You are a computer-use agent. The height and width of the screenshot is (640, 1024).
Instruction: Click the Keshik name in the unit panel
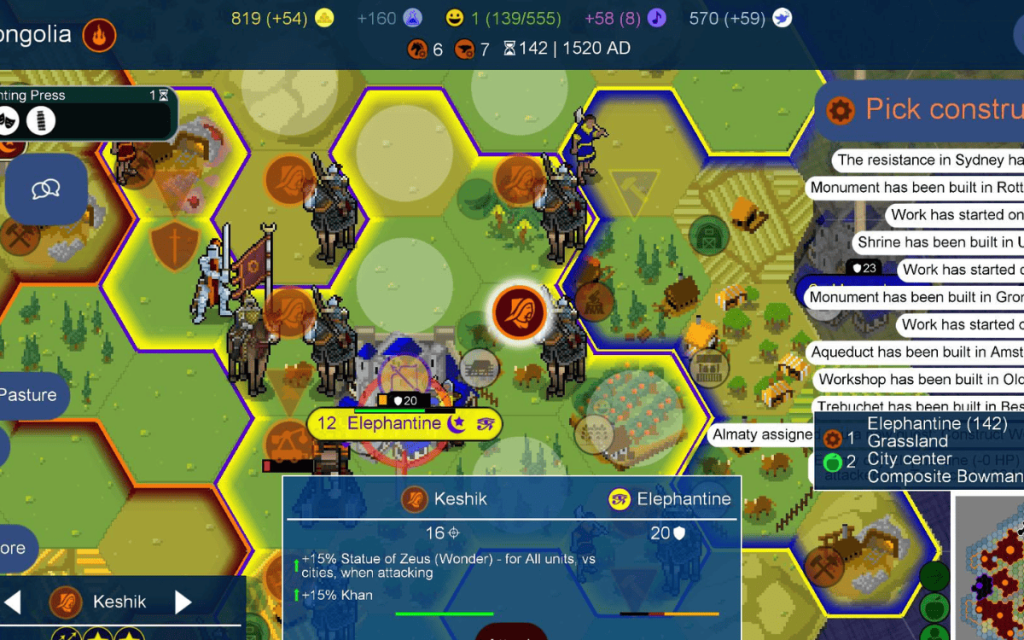(x=119, y=602)
